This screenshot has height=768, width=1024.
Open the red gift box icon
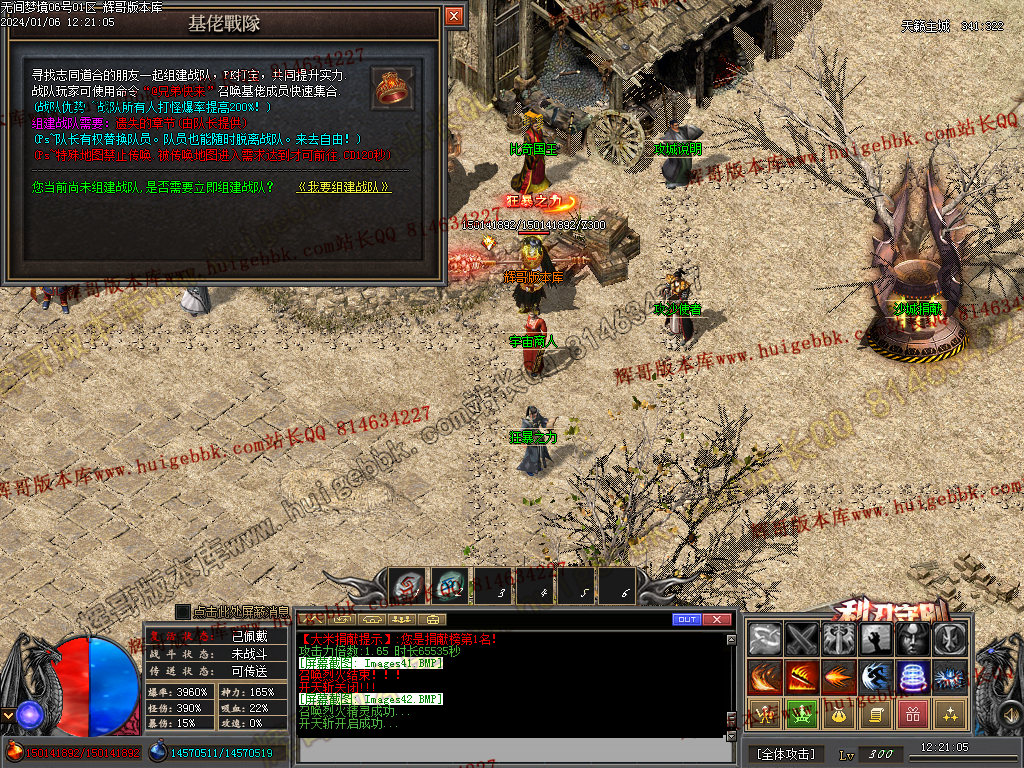(x=912, y=714)
